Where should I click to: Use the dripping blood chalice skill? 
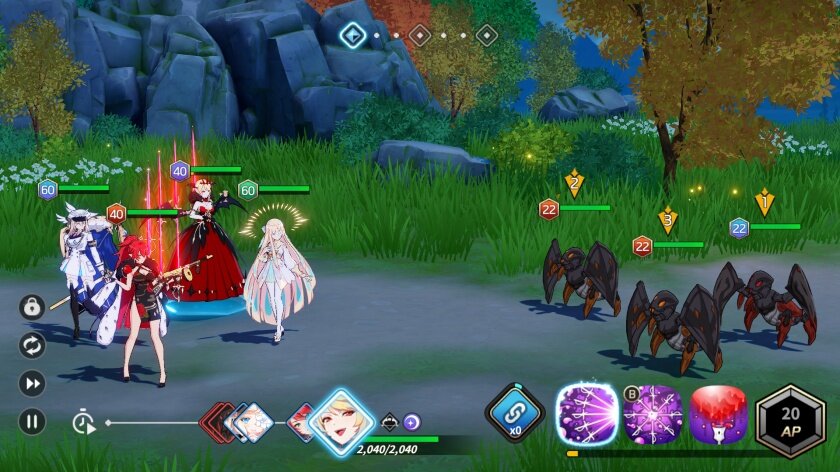tap(718, 413)
